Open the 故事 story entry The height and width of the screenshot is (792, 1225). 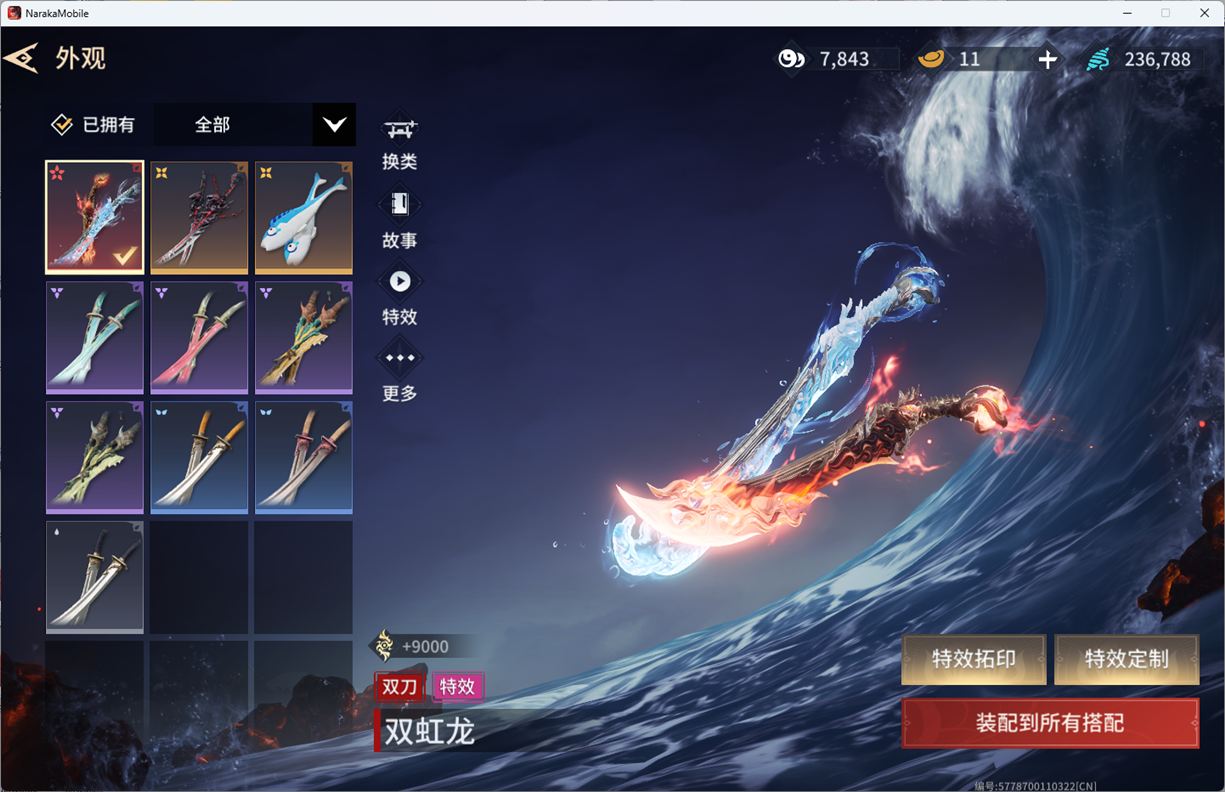pos(400,220)
